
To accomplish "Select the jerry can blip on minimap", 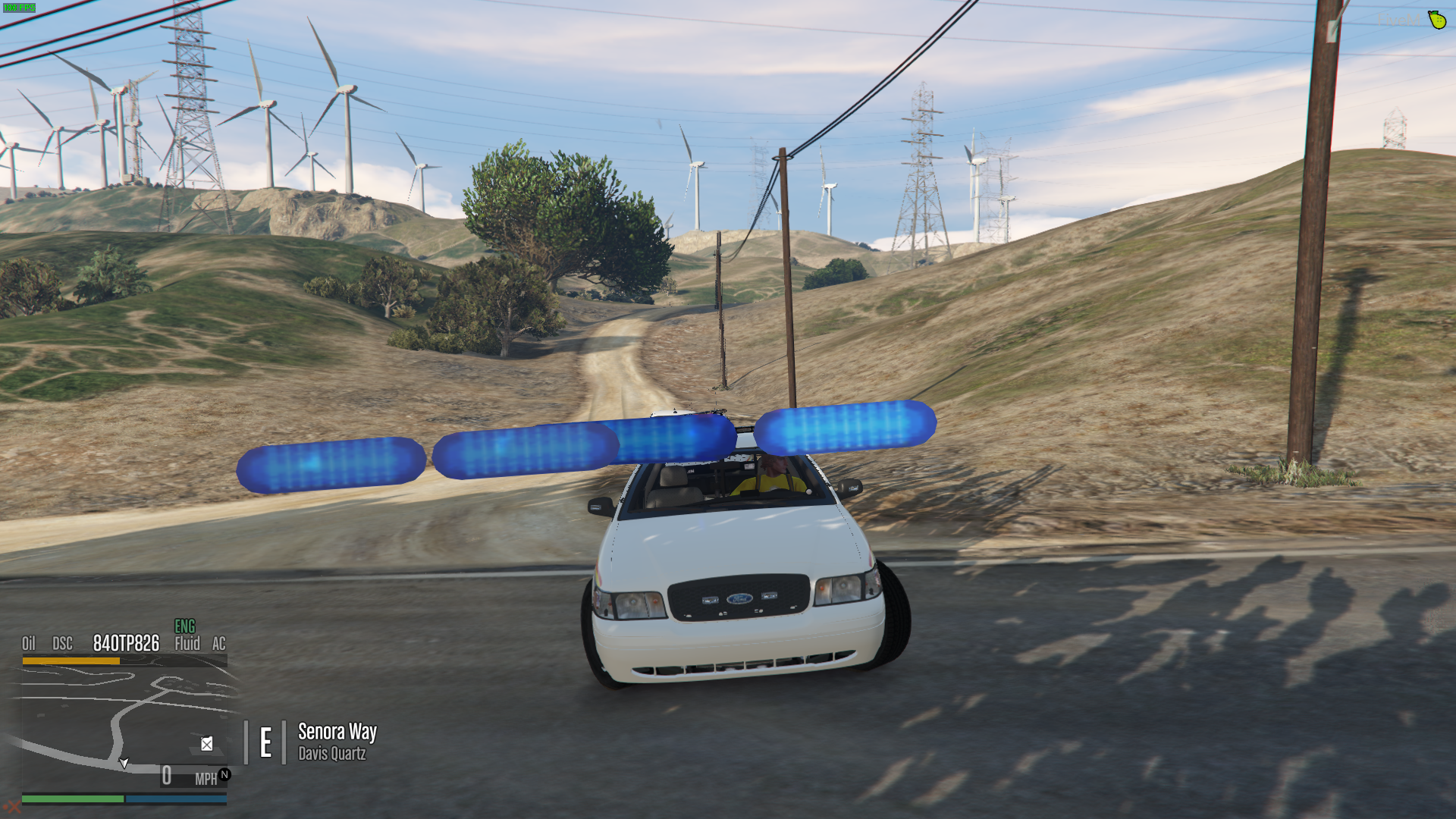I will [206, 744].
